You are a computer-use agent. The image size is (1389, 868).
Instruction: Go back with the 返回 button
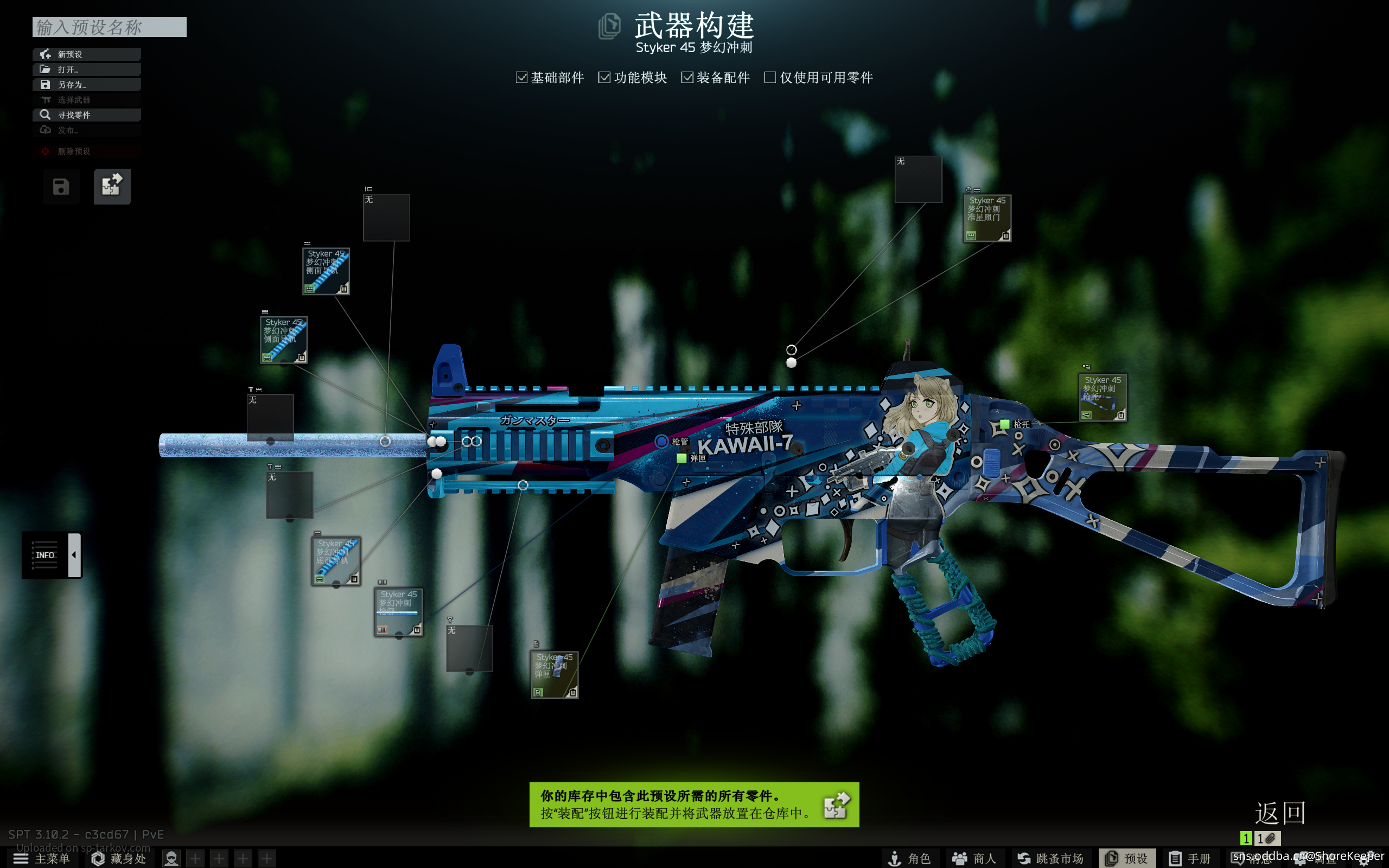click(1279, 813)
